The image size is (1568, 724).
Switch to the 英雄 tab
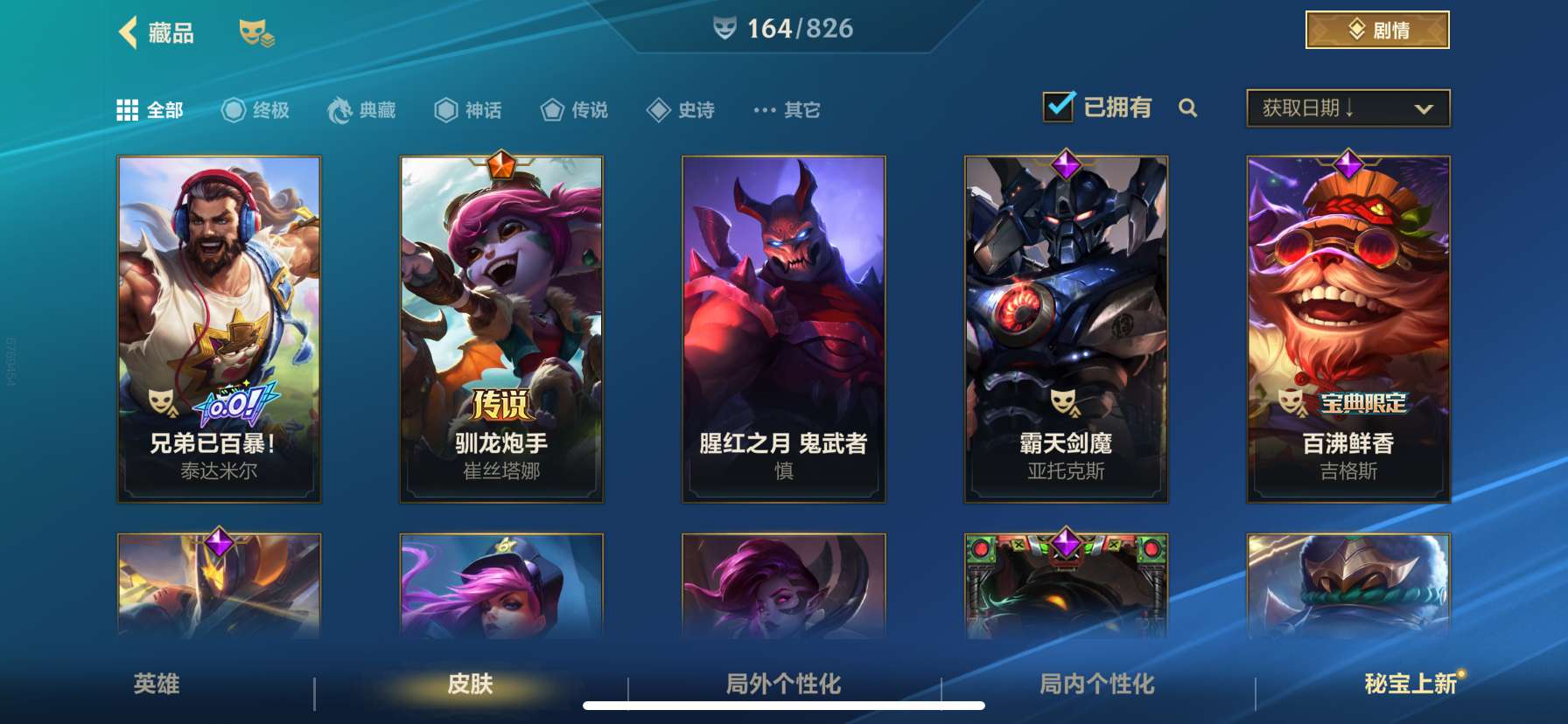(x=156, y=686)
